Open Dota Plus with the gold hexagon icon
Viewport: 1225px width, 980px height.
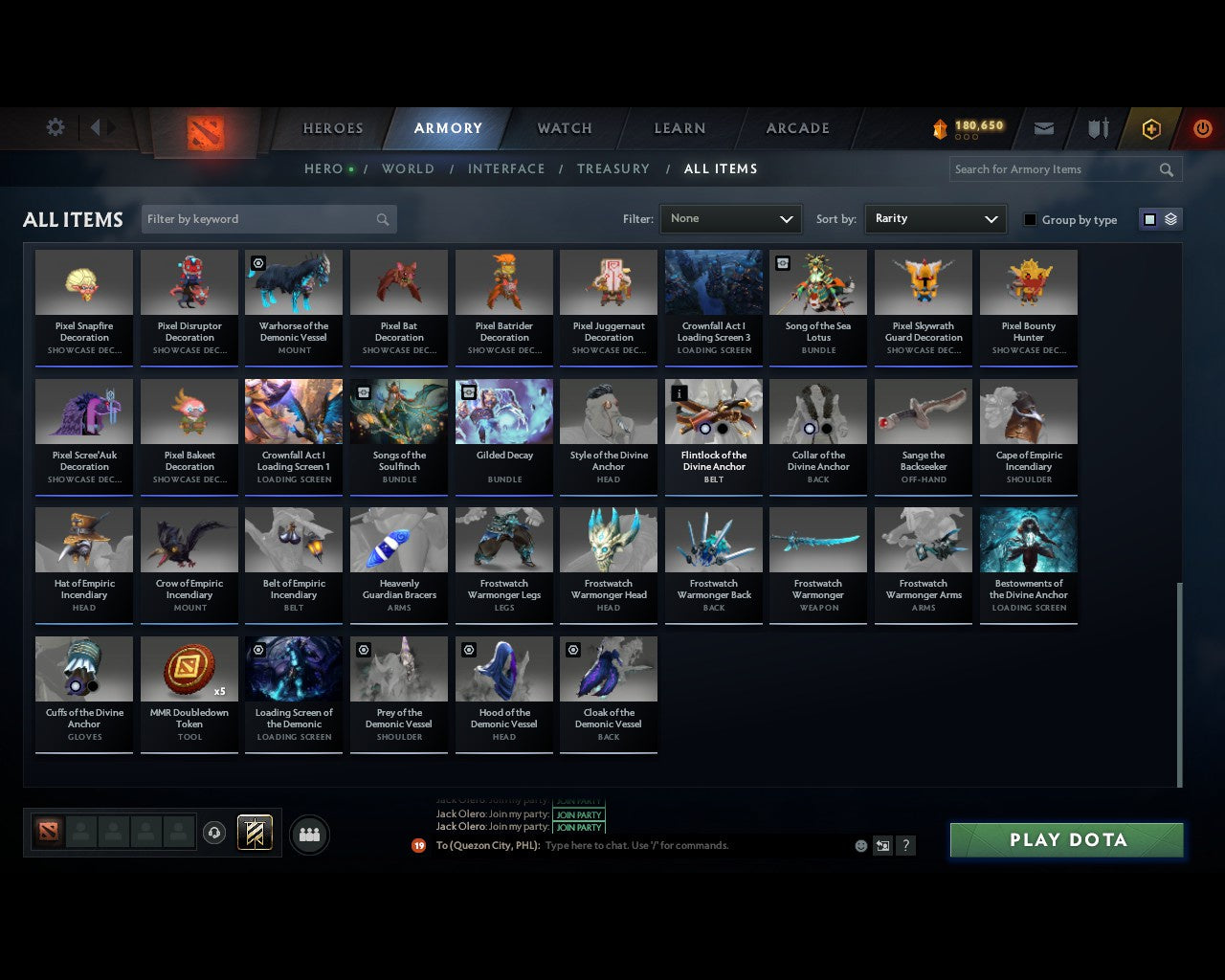pos(1151,127)
